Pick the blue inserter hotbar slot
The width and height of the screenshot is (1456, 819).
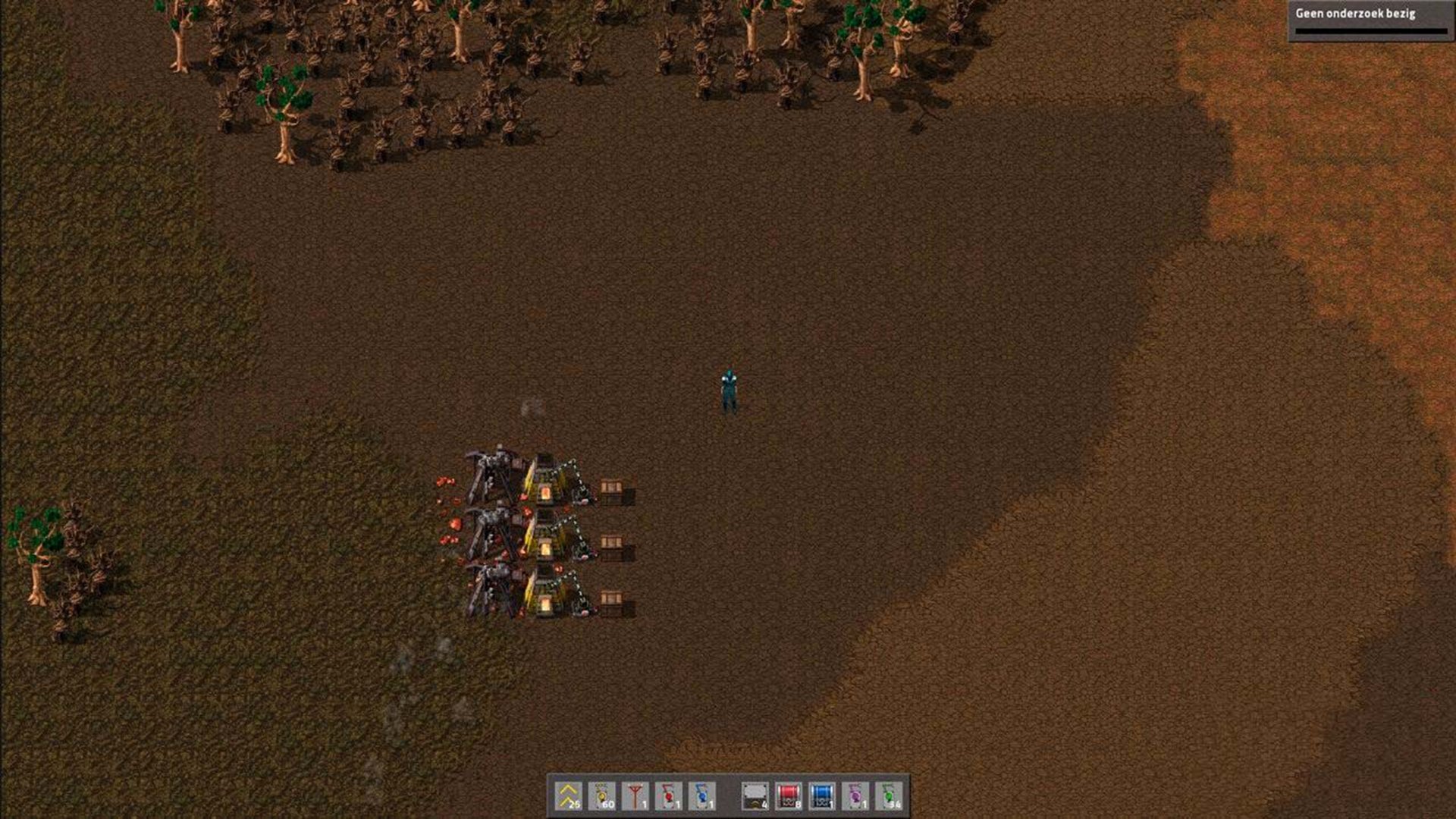pyautogui.click(x=702, y=796)
